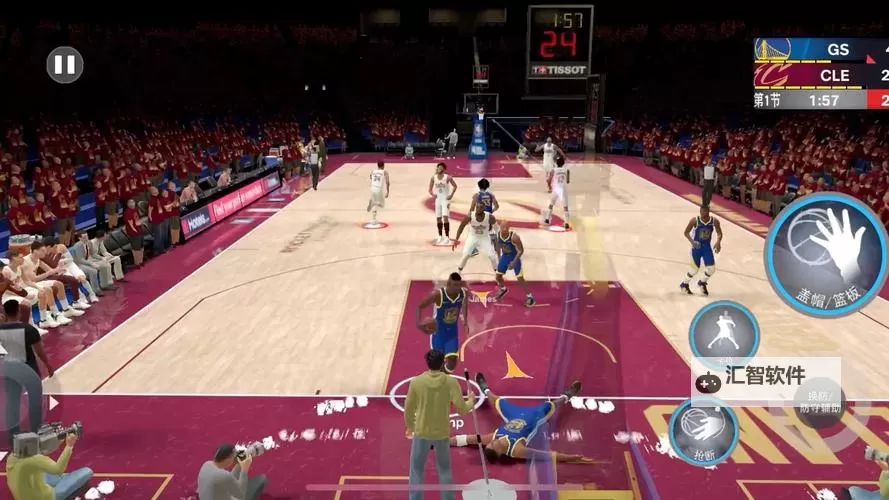889x500 pixels.
Task: Pause the basketball game
Action: click(x=65, y=66)
